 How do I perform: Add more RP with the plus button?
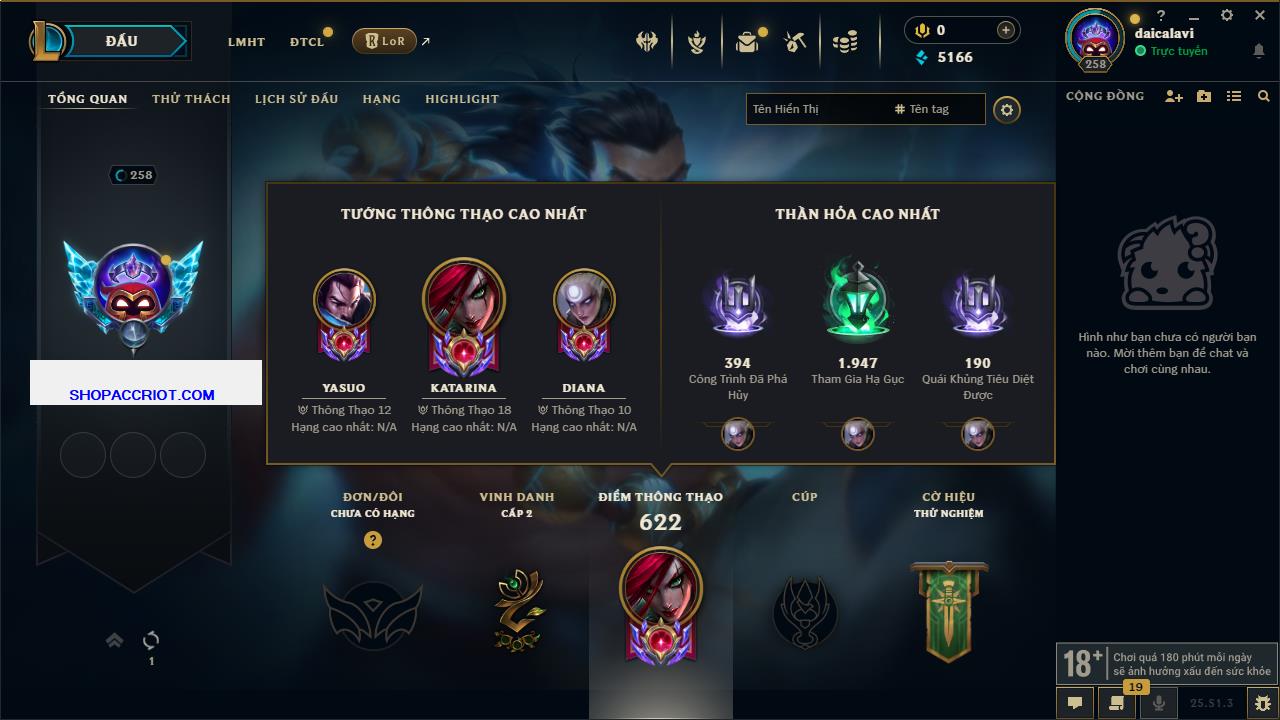(1006, 30)
